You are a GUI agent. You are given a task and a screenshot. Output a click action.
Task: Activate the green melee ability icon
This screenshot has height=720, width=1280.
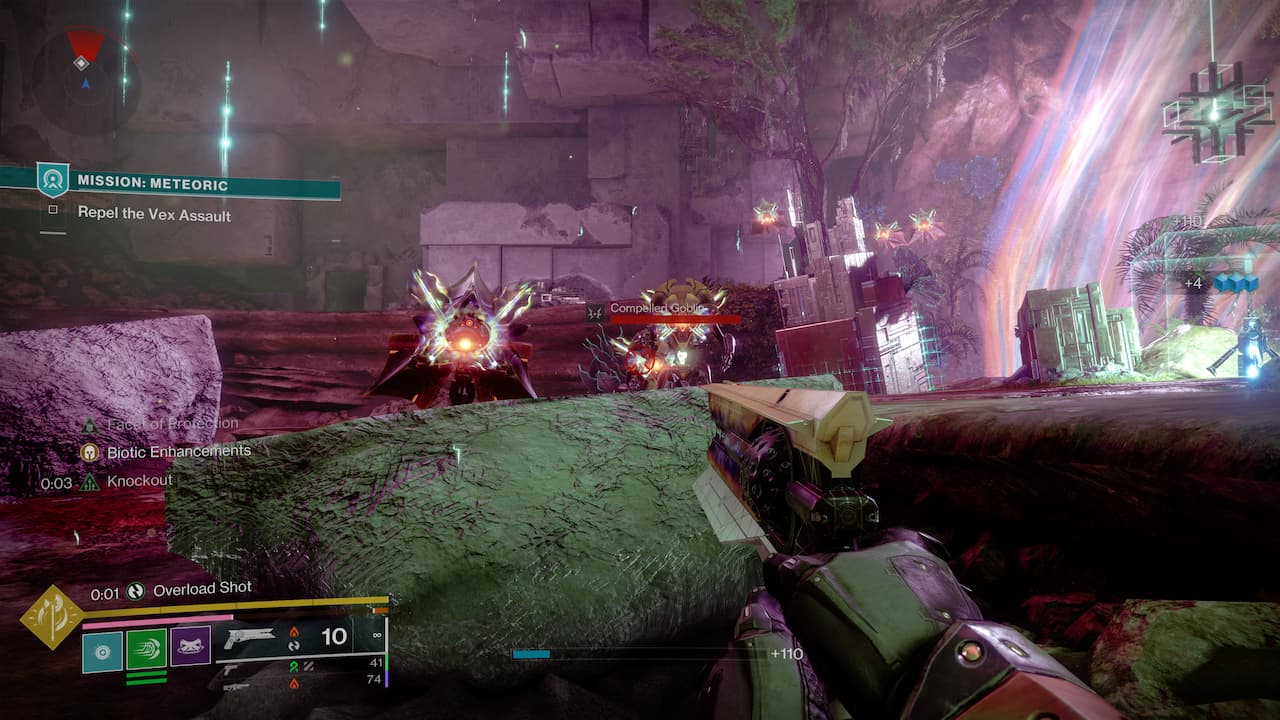(x=146, y=649)
